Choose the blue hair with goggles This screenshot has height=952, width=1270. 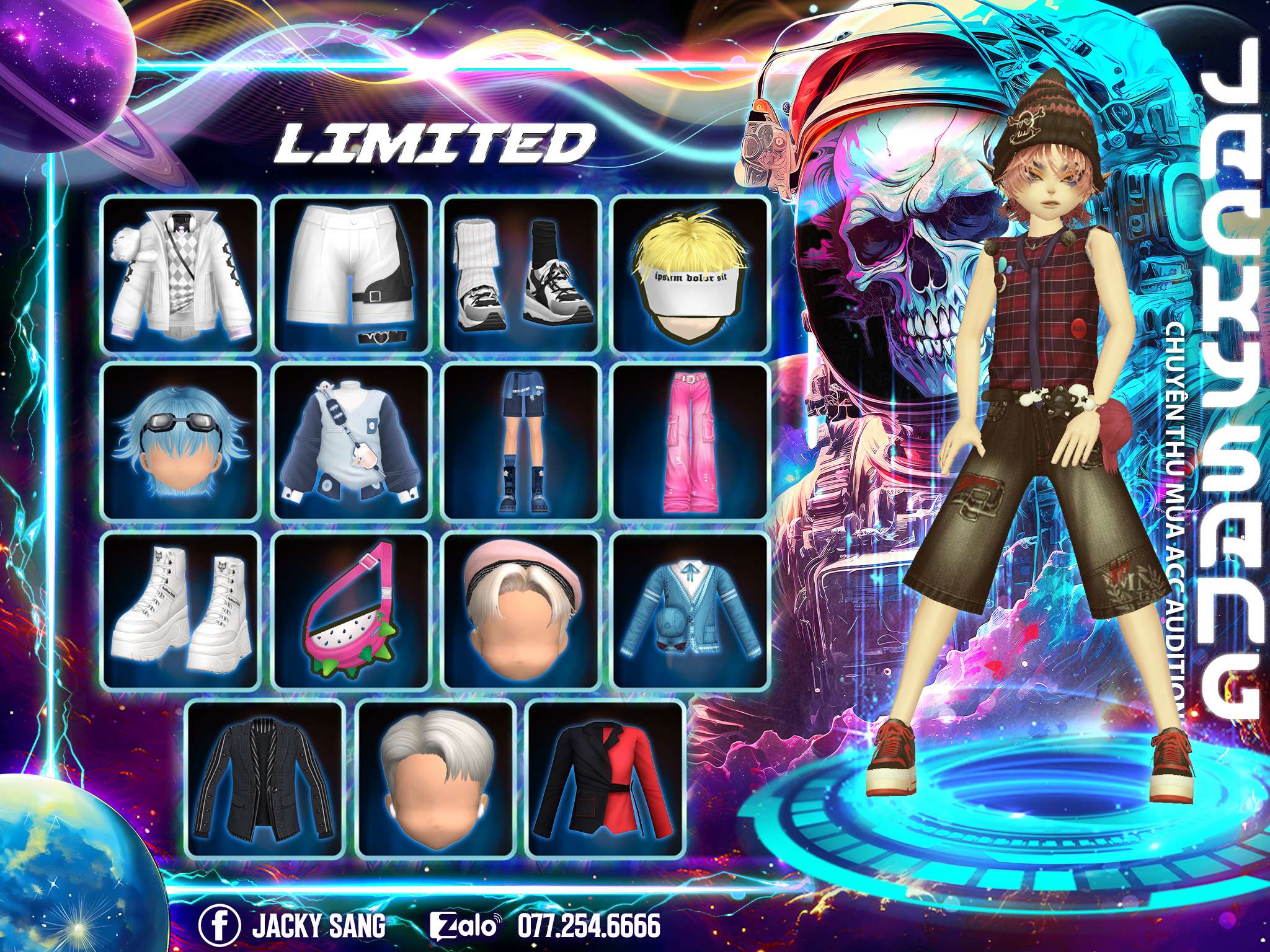tap(180, 443)
